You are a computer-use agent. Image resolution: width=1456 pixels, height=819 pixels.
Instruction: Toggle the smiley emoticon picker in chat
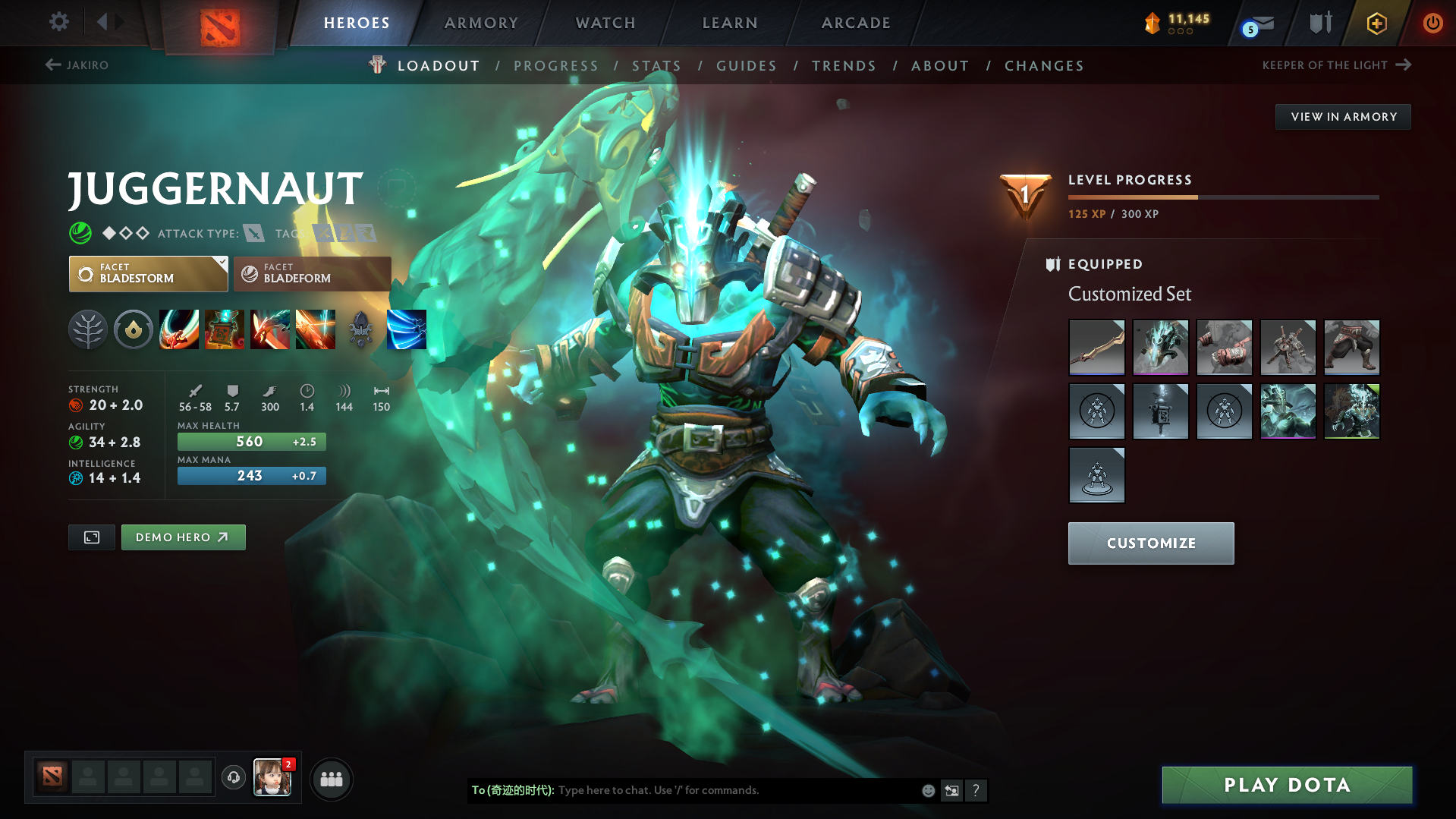click(927, 790)
